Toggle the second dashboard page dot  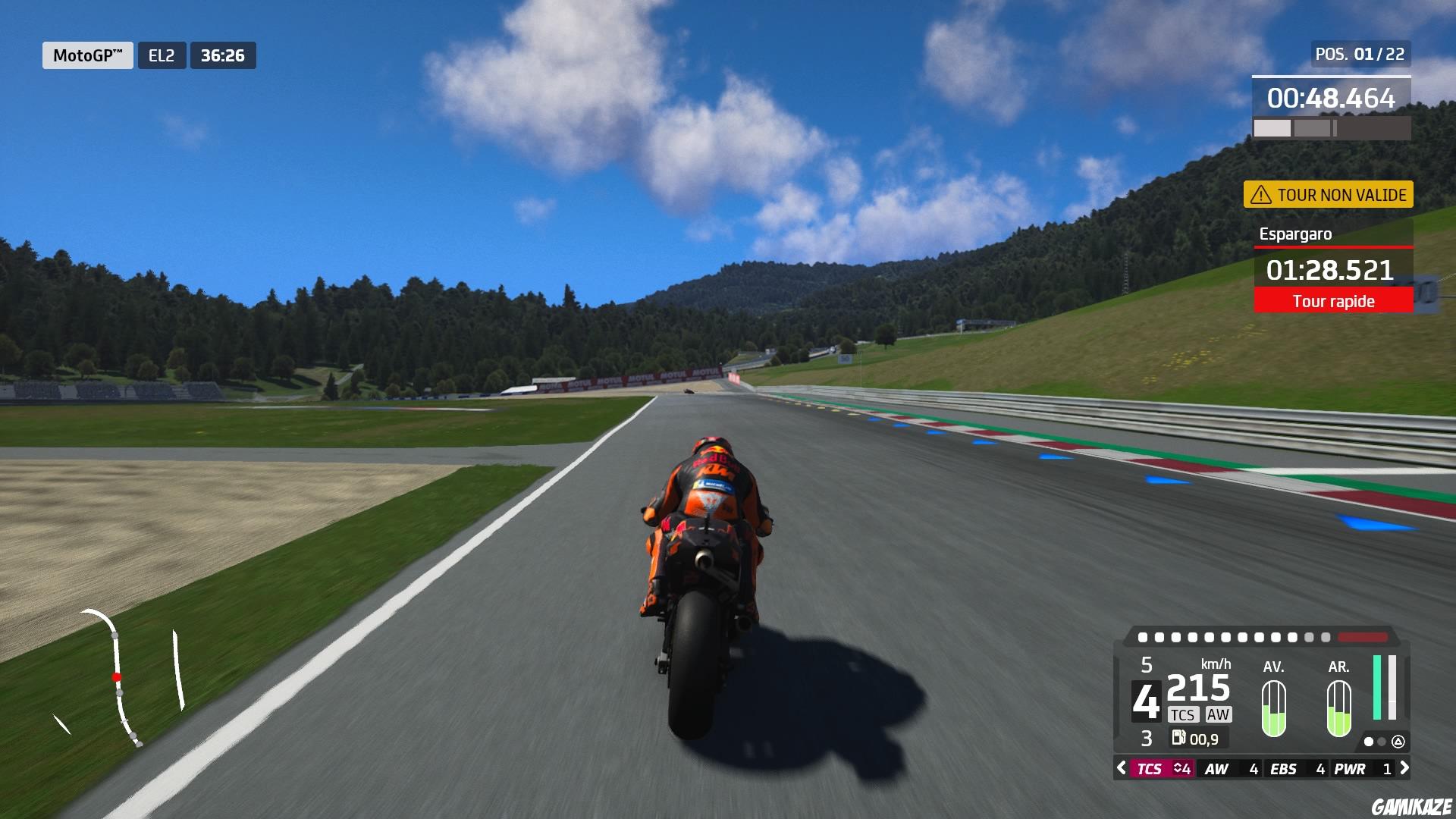pyautogui.click(x=1382, y=742)
